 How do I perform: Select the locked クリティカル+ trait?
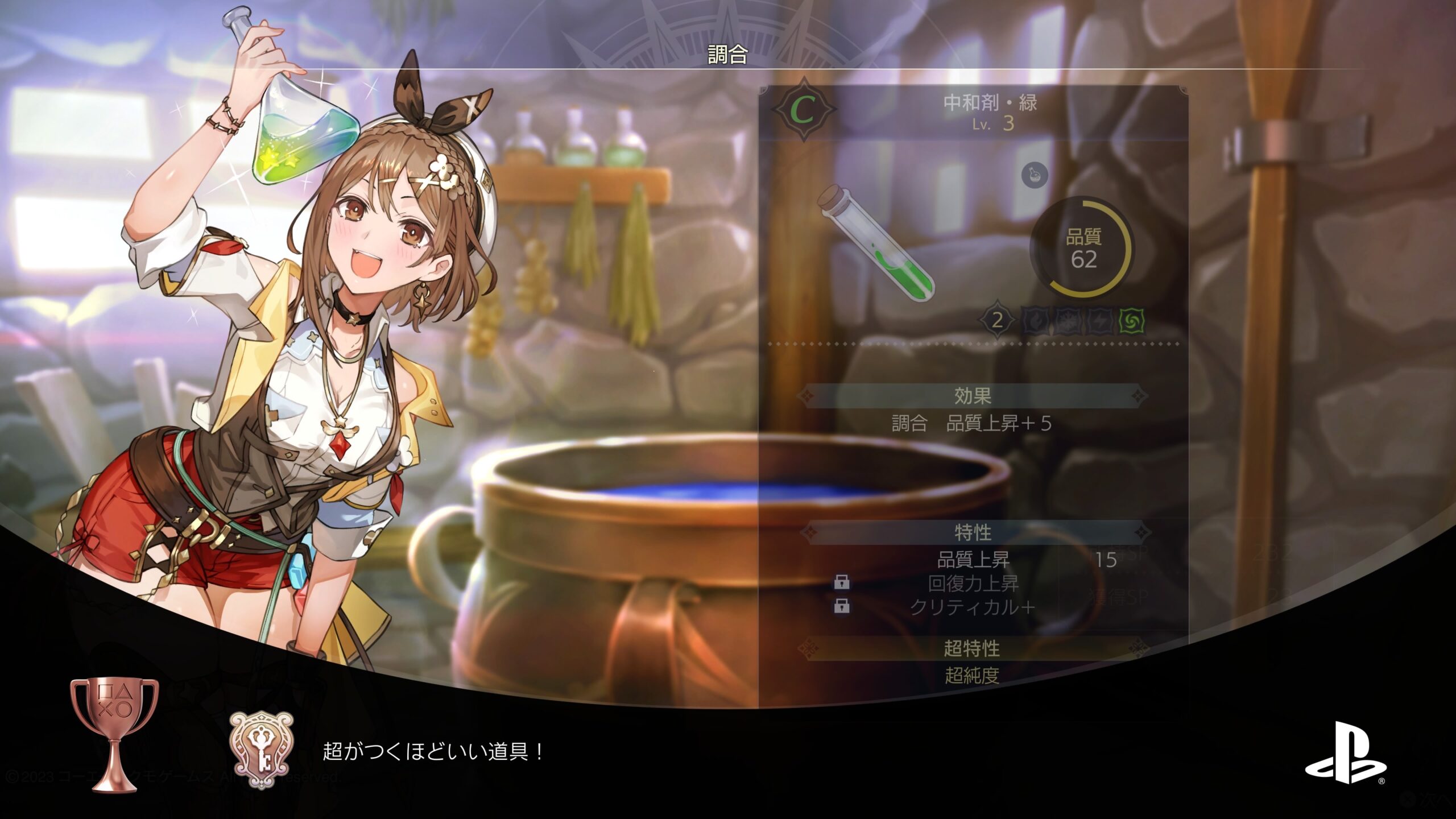(x=973, y=607)
